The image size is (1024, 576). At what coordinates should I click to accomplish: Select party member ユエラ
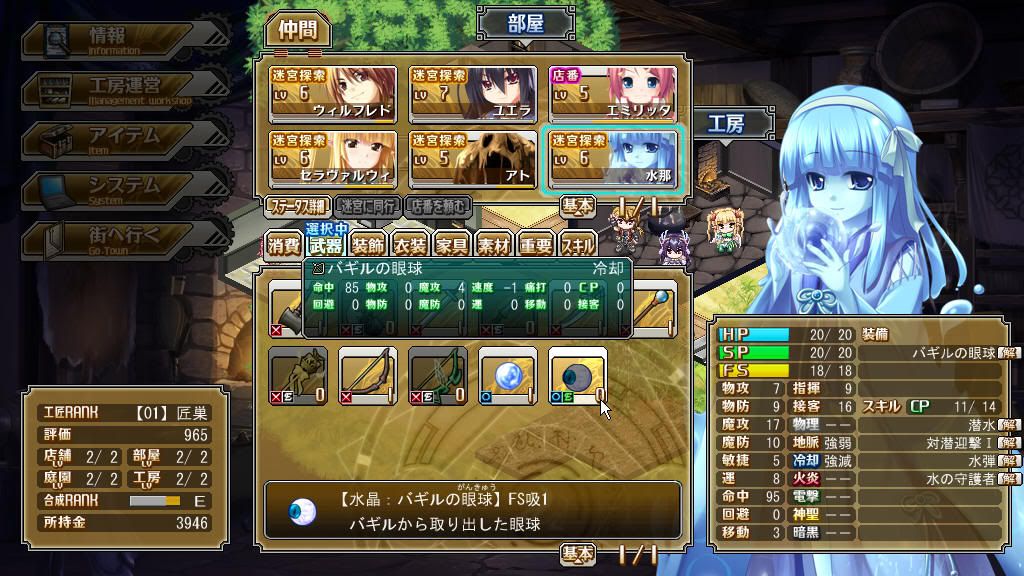click(x=472, y=93)
